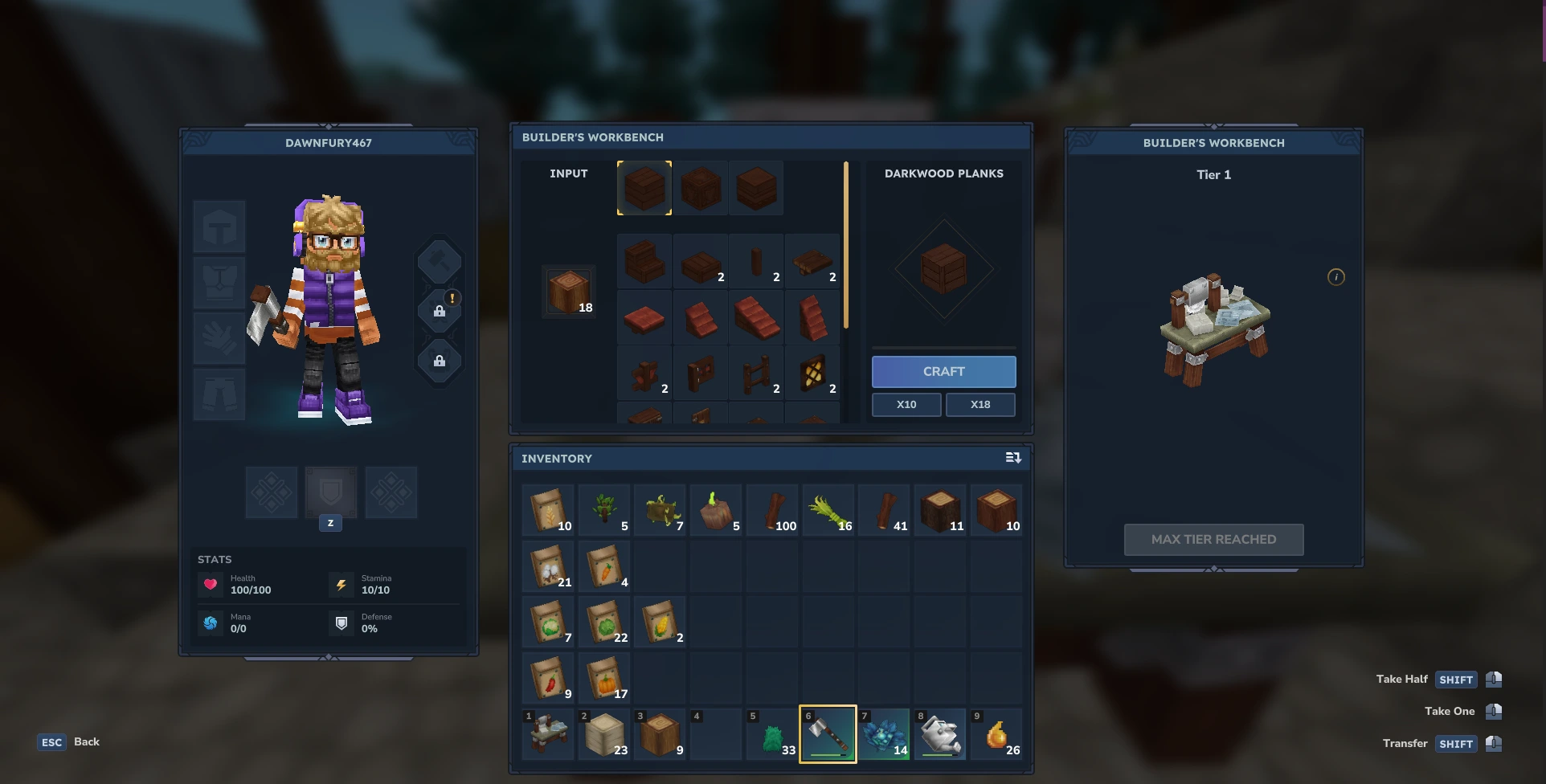Select the leggings equipment slot
Image resolution: width=1546 pixels, height=784 pixels.
pyautogui.click(x=219, y=394)
